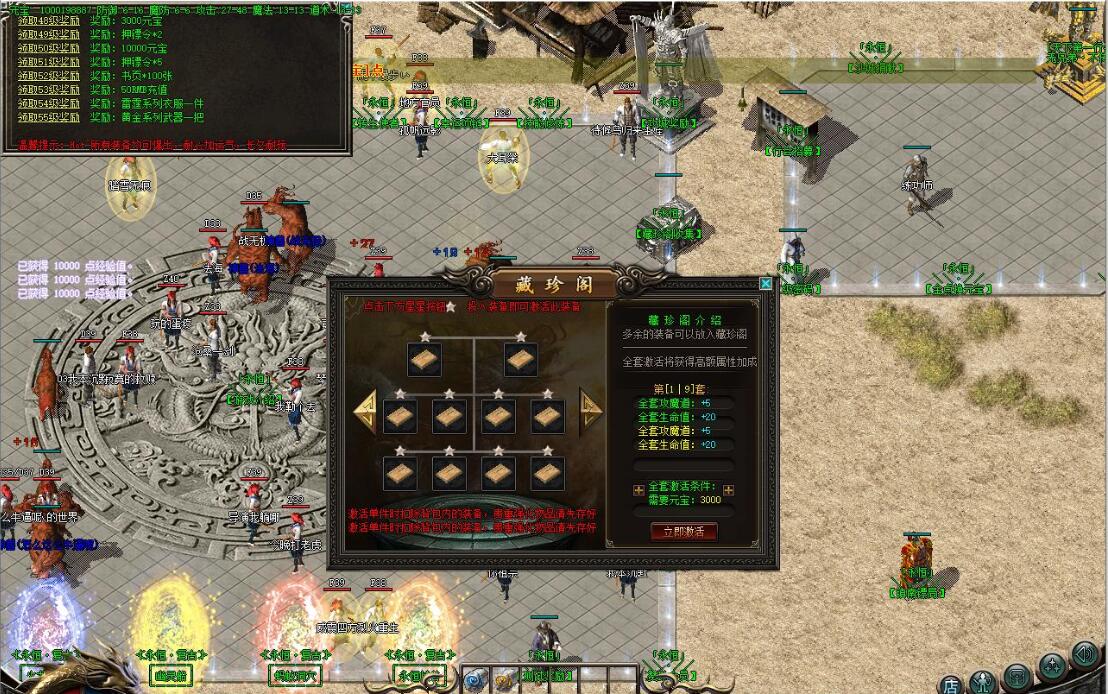Go to the previous set with the left gold arrow
Image resolution: width=1108 pixels, height=694 pixels.
[366, 411]
